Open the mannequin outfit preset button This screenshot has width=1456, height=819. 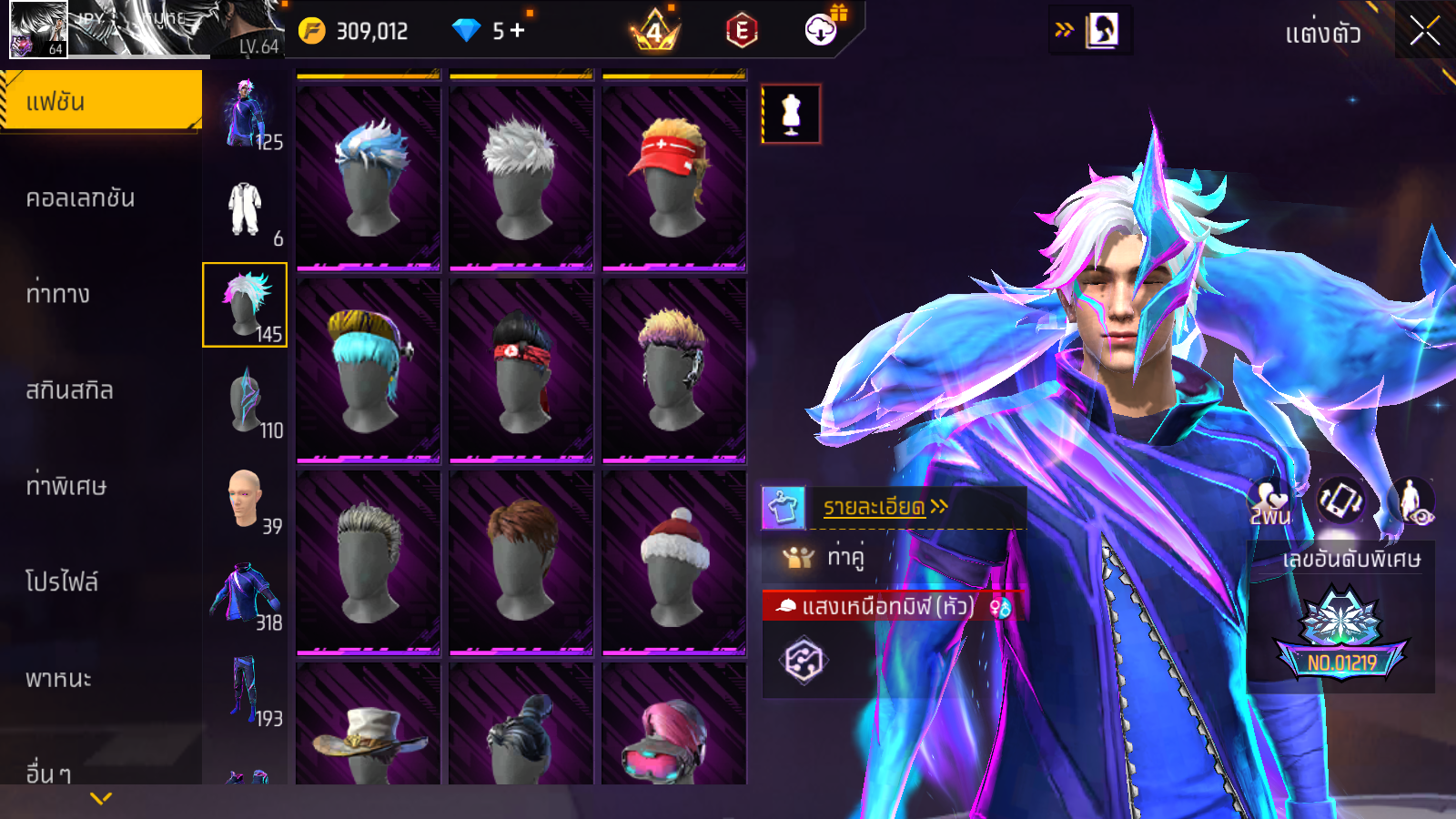point(791,115)
